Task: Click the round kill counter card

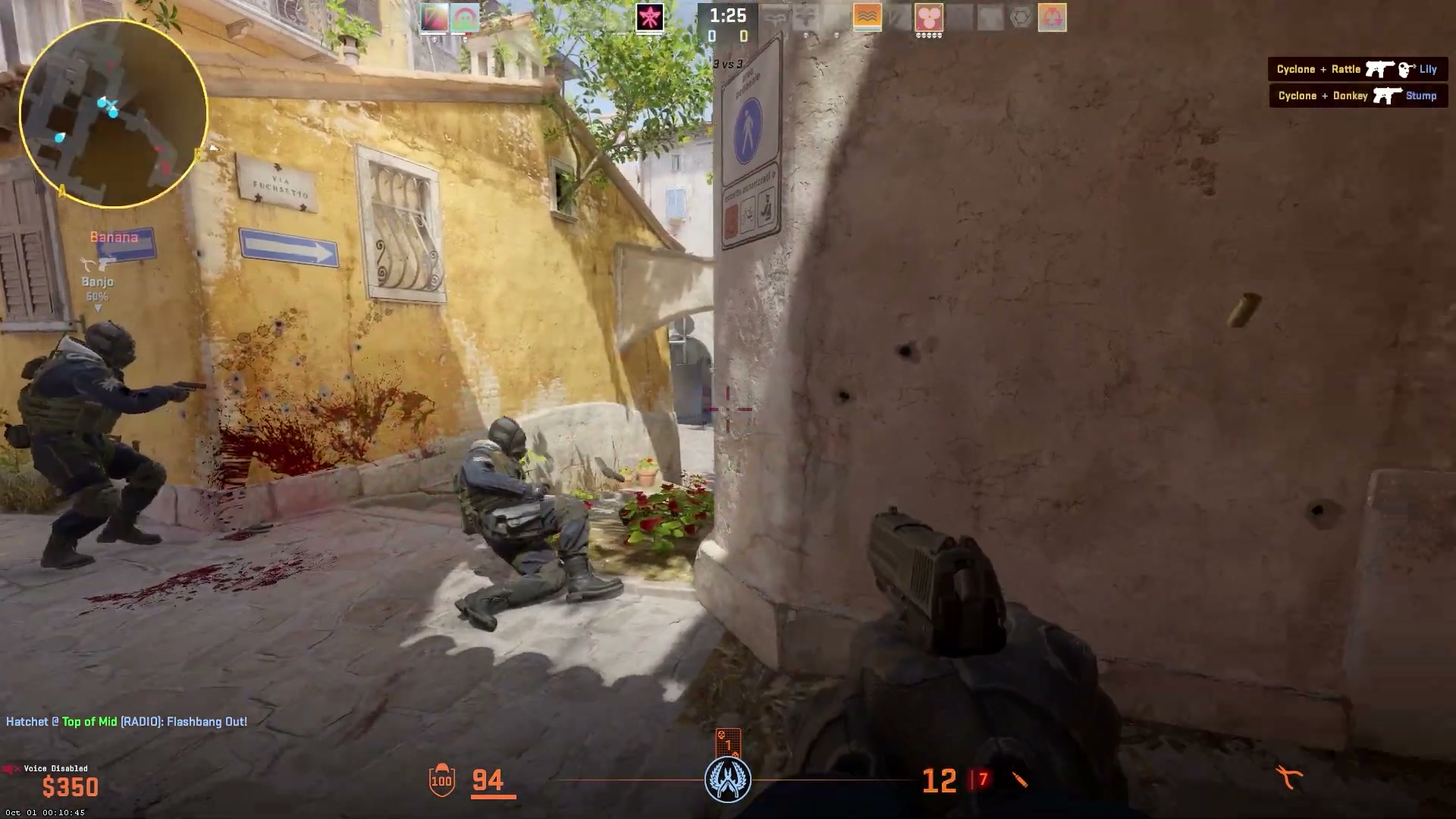Action: 728,743
